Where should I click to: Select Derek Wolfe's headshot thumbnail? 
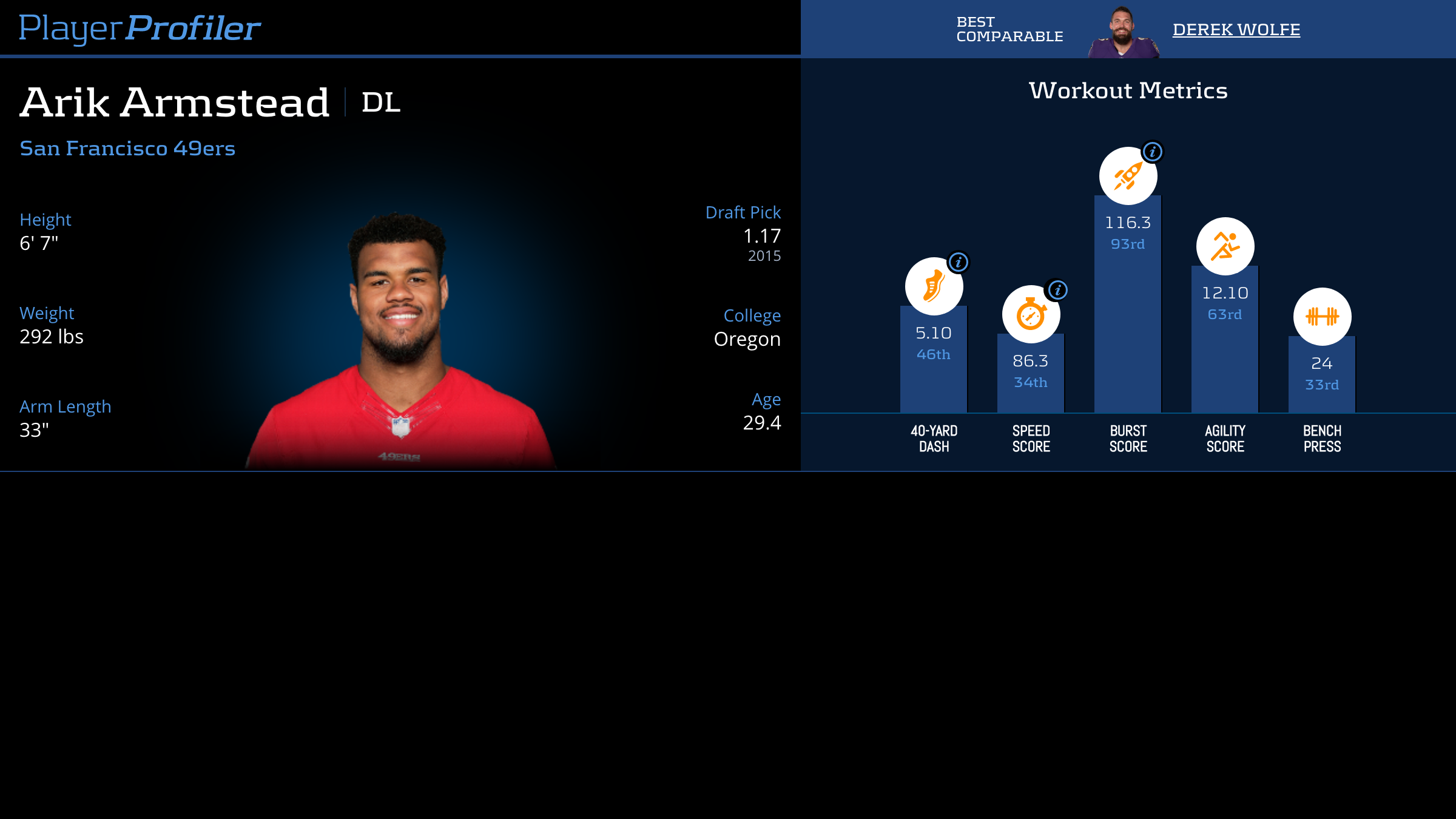click(1123, 33)
